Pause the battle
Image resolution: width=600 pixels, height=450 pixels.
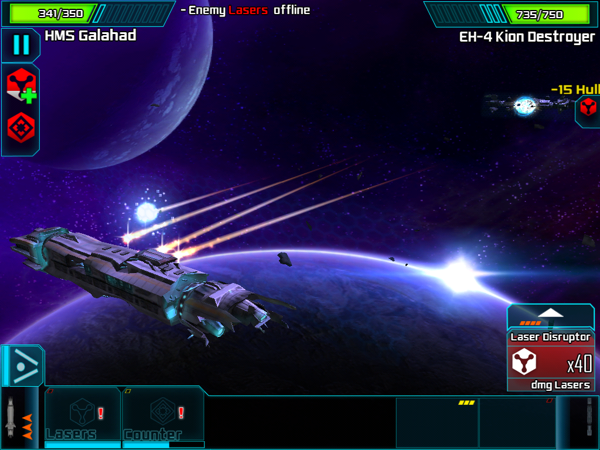tap(20, 45)
